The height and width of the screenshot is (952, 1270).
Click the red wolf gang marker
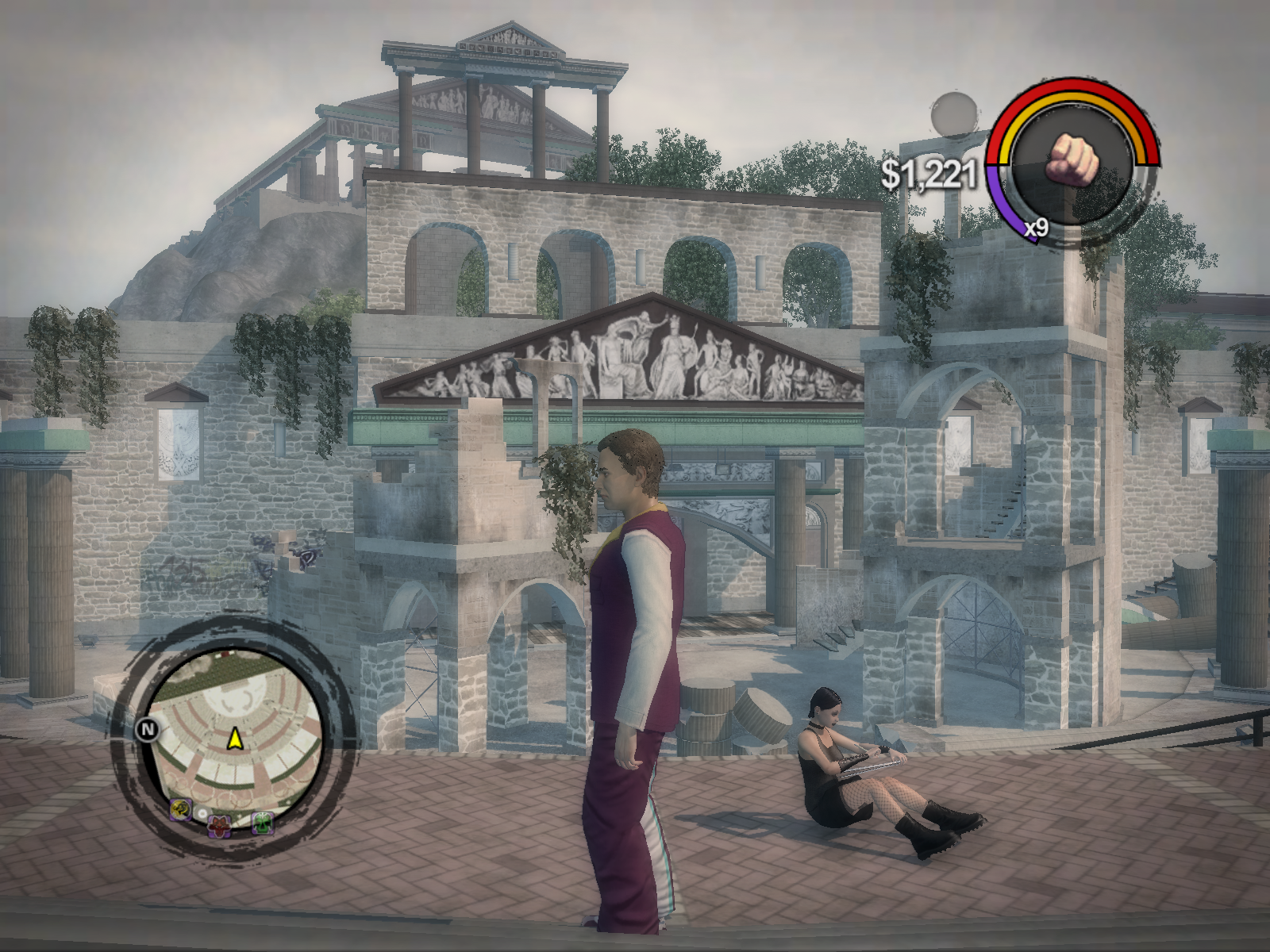pyautogui.click(x=219, y=827)
